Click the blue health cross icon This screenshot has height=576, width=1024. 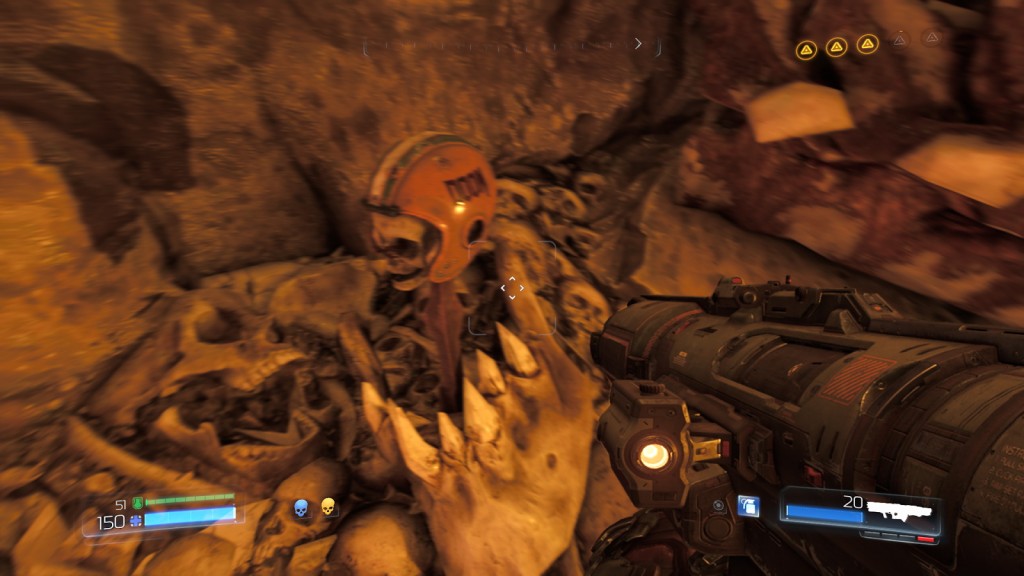pos(135,521)
